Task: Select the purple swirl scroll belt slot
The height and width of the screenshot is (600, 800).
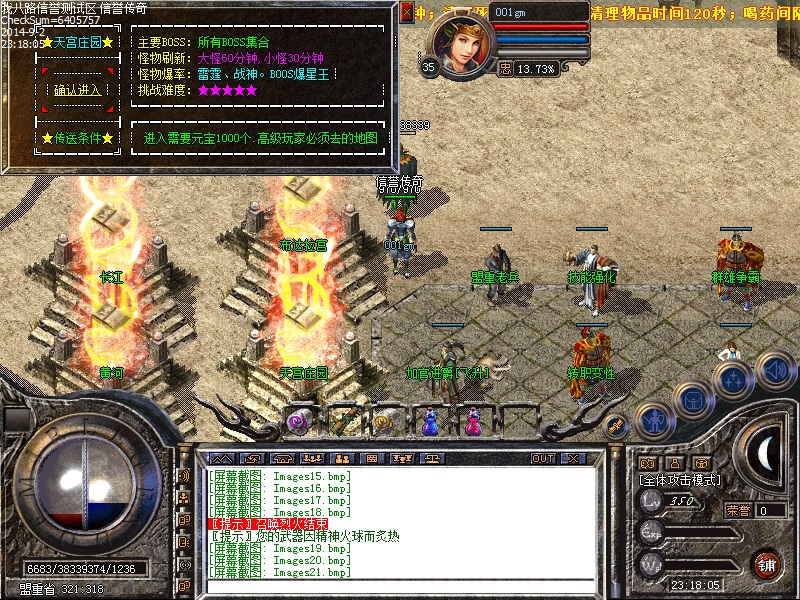Action: tap(298, 422)
